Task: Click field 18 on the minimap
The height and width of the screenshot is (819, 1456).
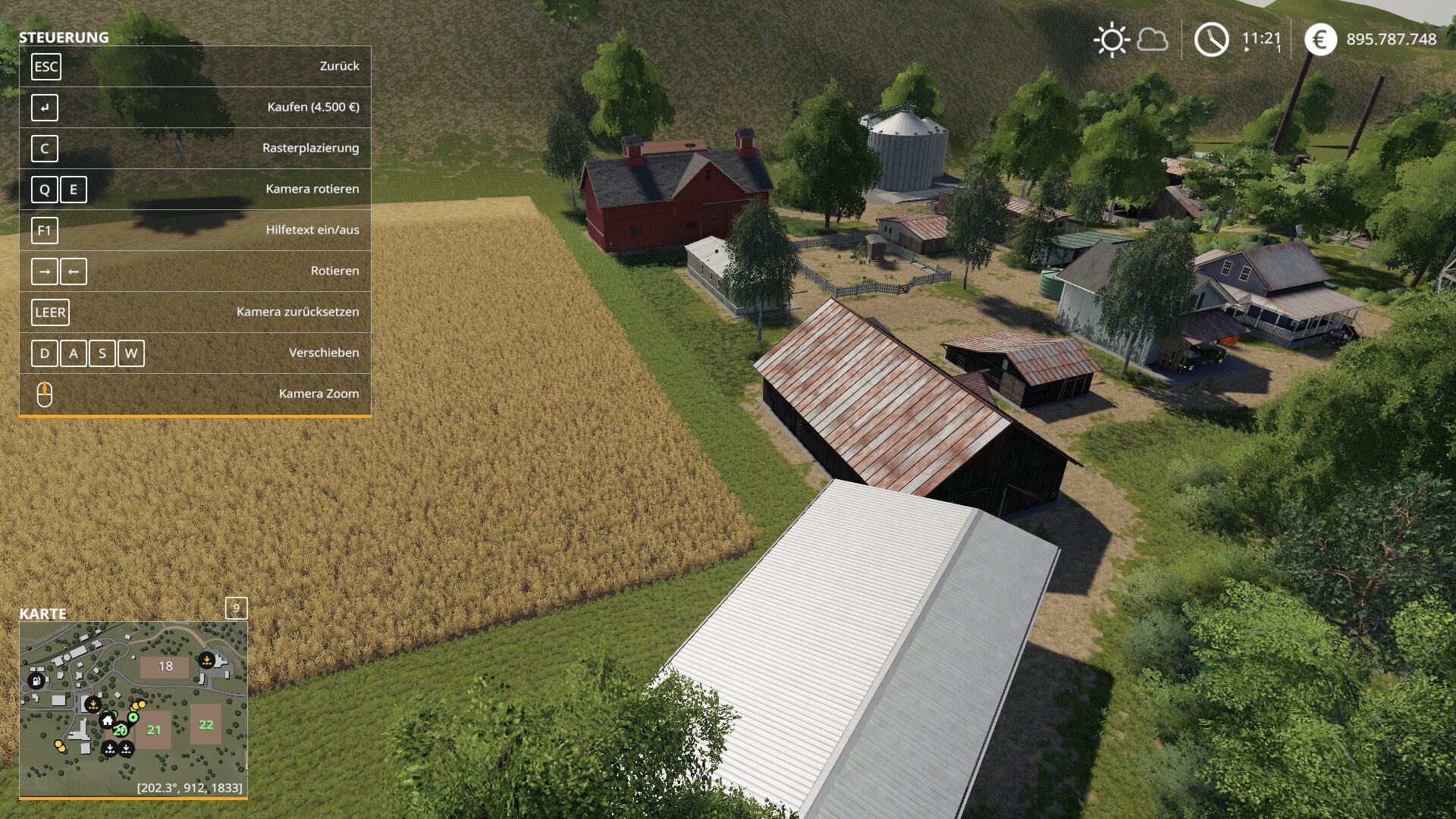Action: (x=165, y=667)
